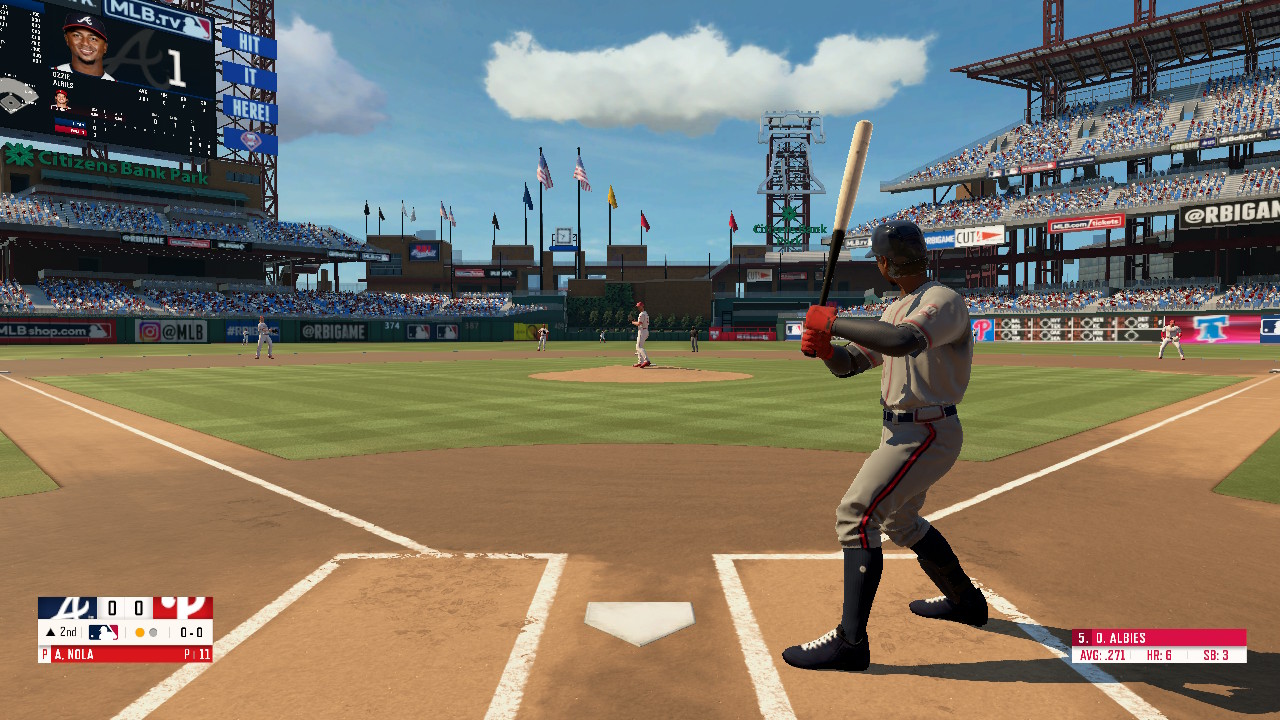This screenshot has height=720, width=1280.
Task: Toggle the yellow second-base runner indicator
Action: 139,632
